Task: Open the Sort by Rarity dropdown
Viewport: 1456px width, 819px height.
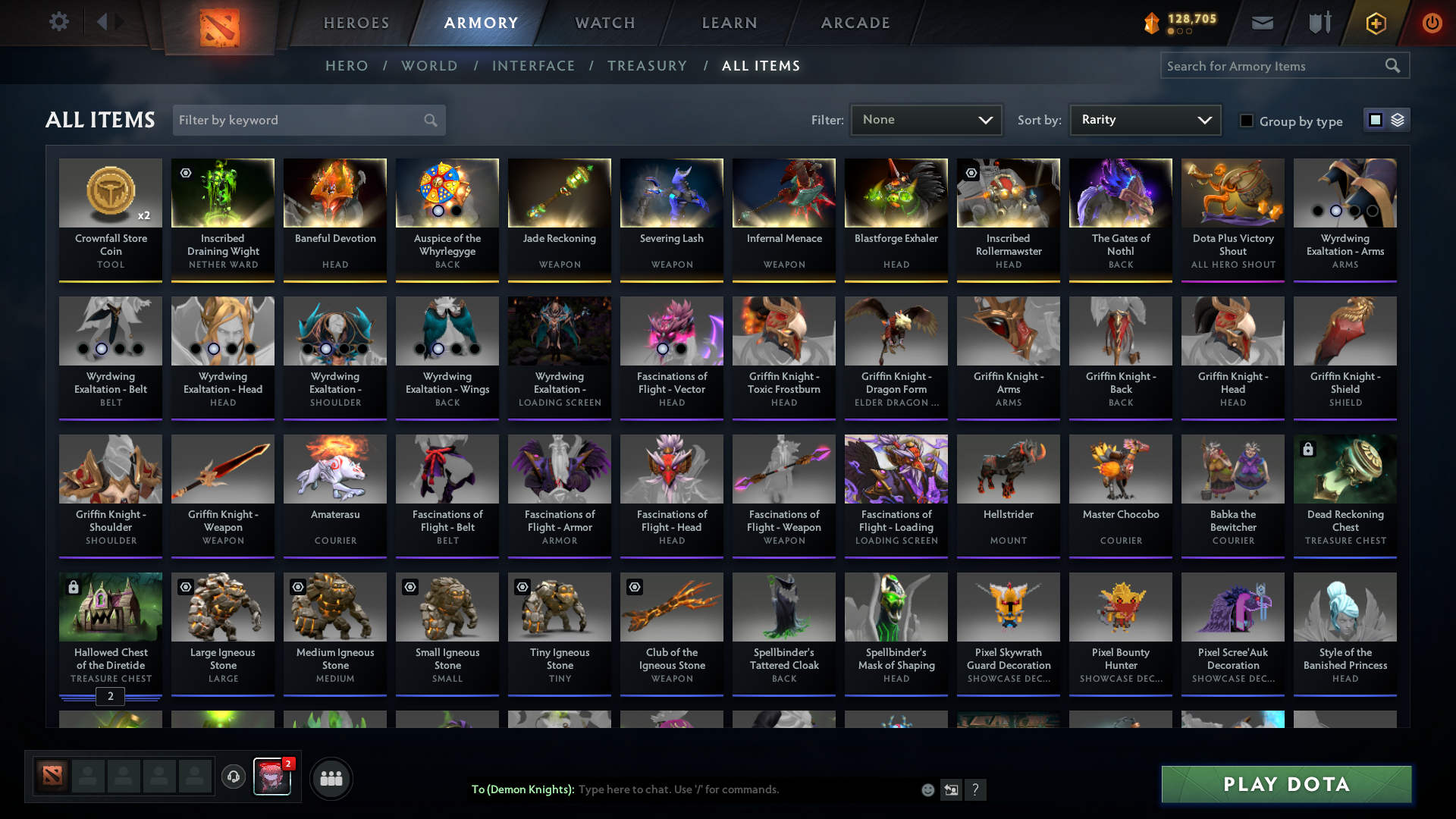Action: point(1144,119)
